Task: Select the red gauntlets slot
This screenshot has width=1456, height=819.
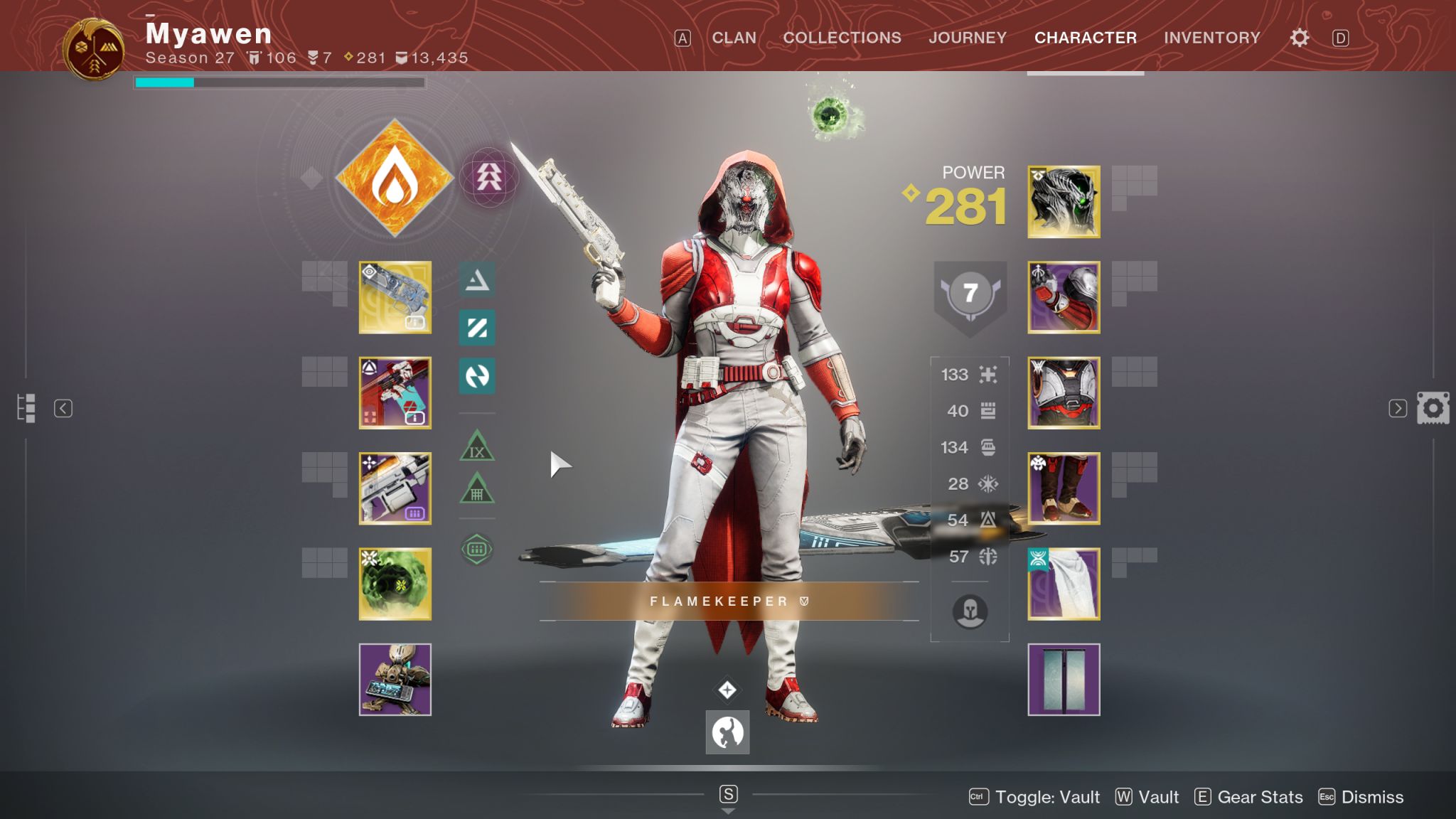Action: [x=1064, y=297]
